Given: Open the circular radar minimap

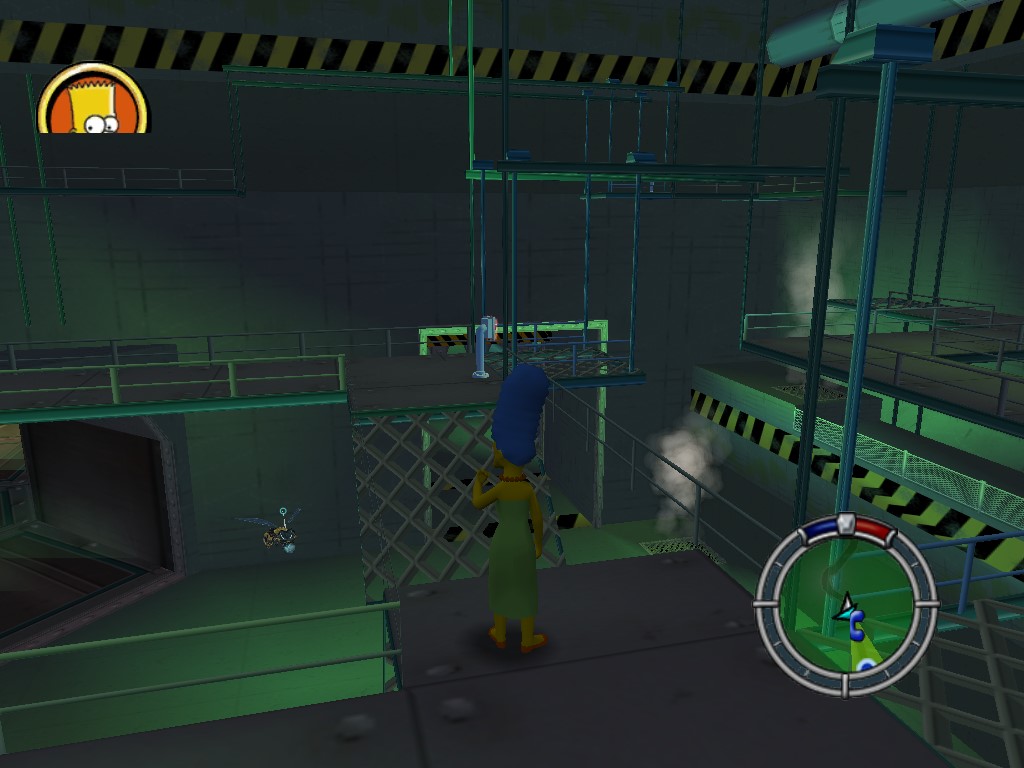Looking at the screenshot, I should (x=846, y=605).
